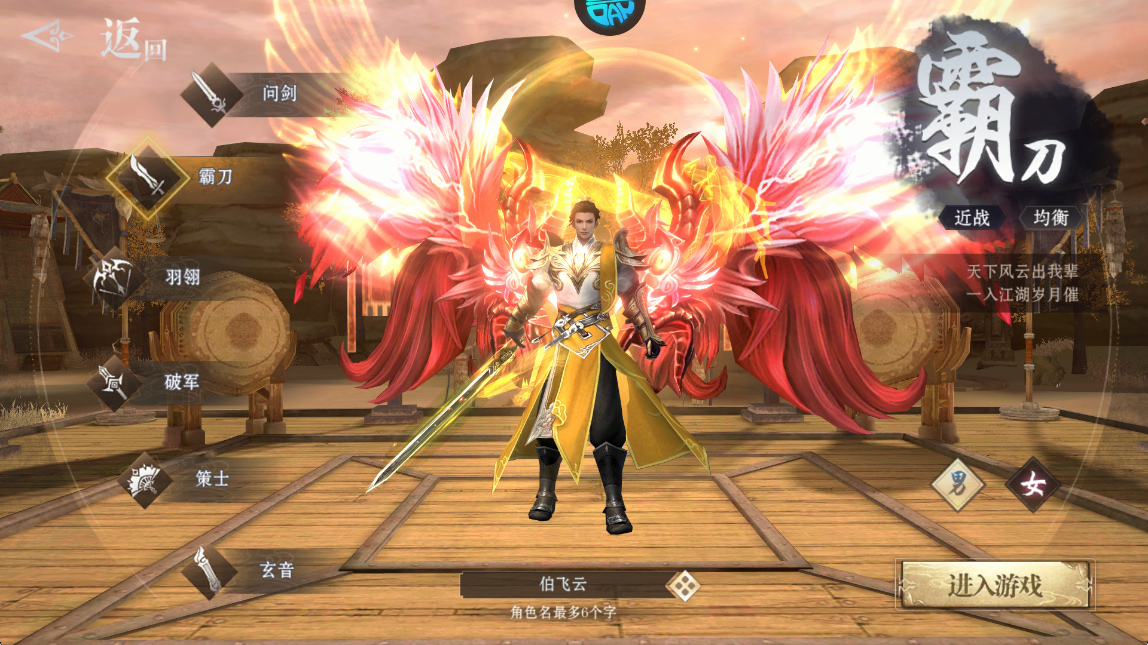Viewport: 1148px width, 645px height.
Task: Switch character gender to male 男
Action: (957, 484)
